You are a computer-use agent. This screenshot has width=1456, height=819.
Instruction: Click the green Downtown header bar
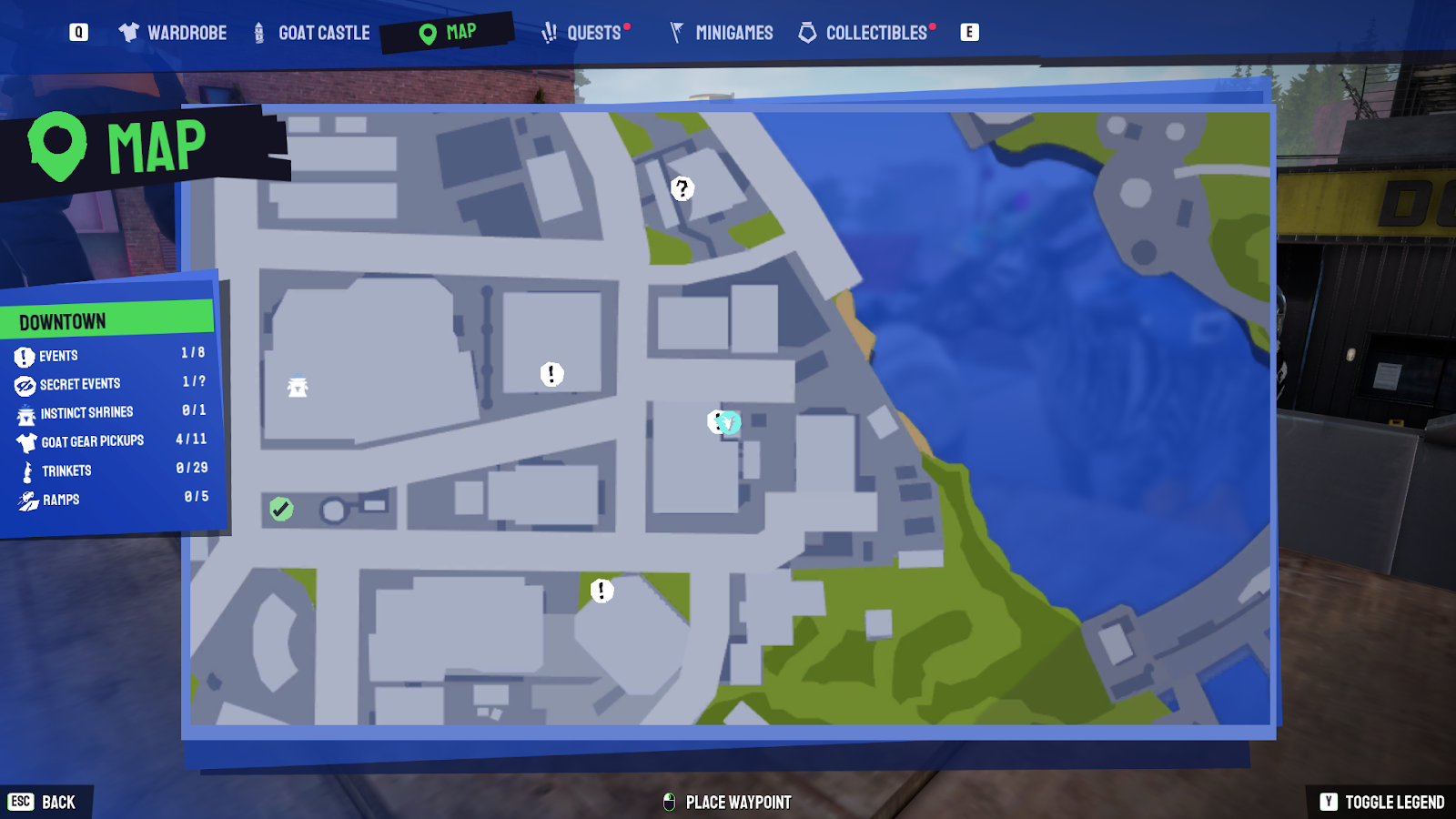click(x=106, y=318)
